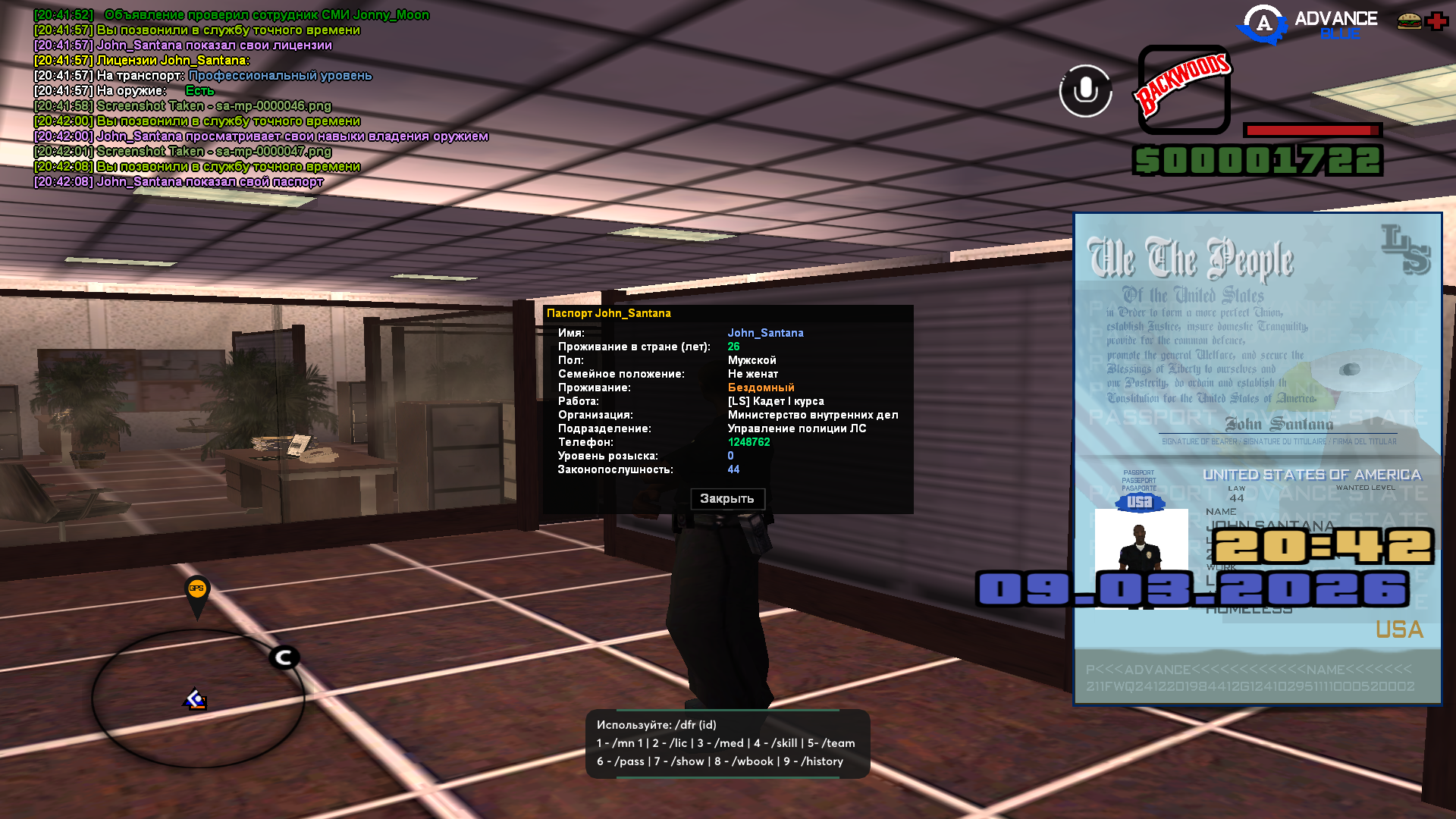Open the circular radar minimap

tap(198, 698)
